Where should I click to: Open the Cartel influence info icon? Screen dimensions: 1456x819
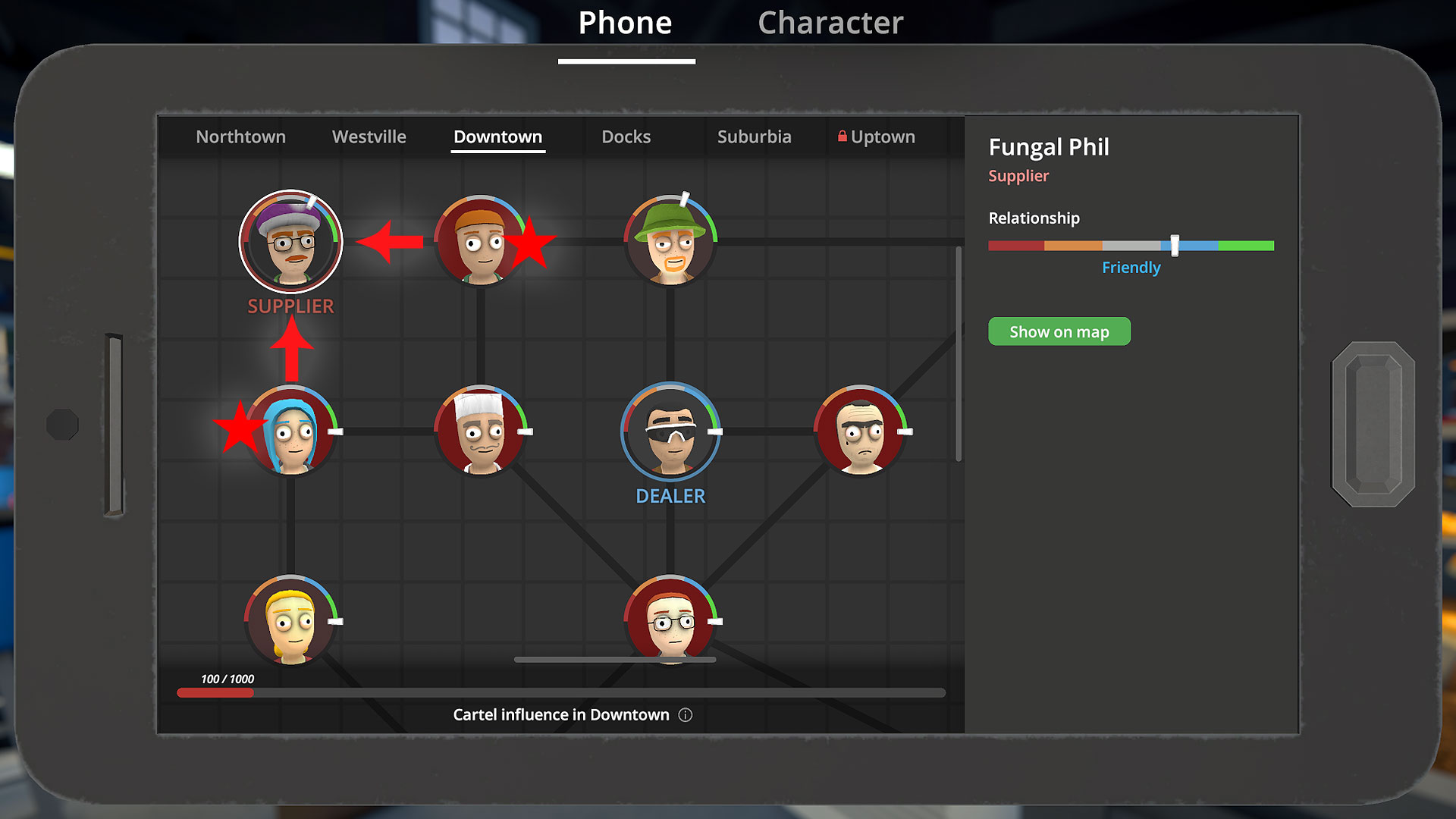(685, 714)
